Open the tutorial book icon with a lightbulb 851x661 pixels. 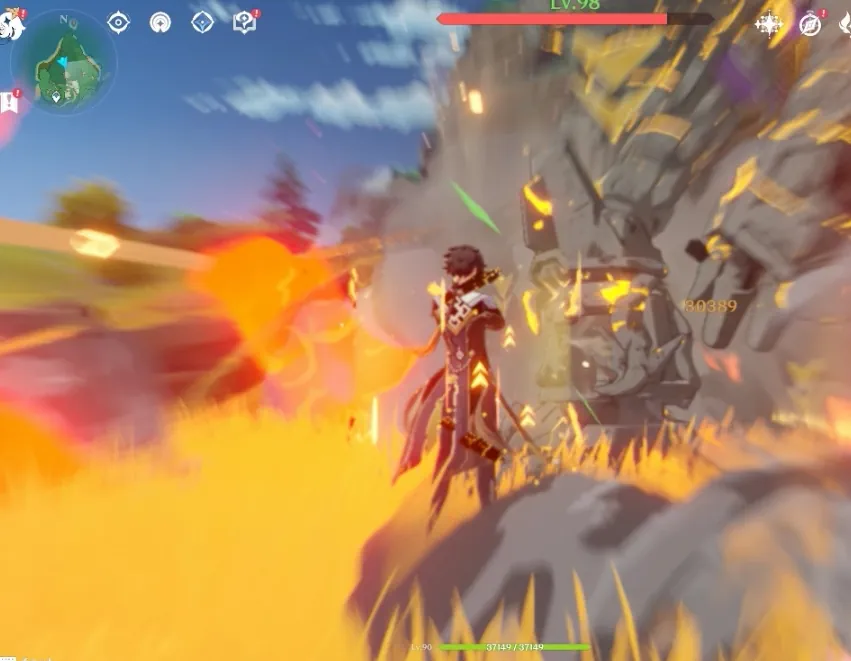pos(244,22)
